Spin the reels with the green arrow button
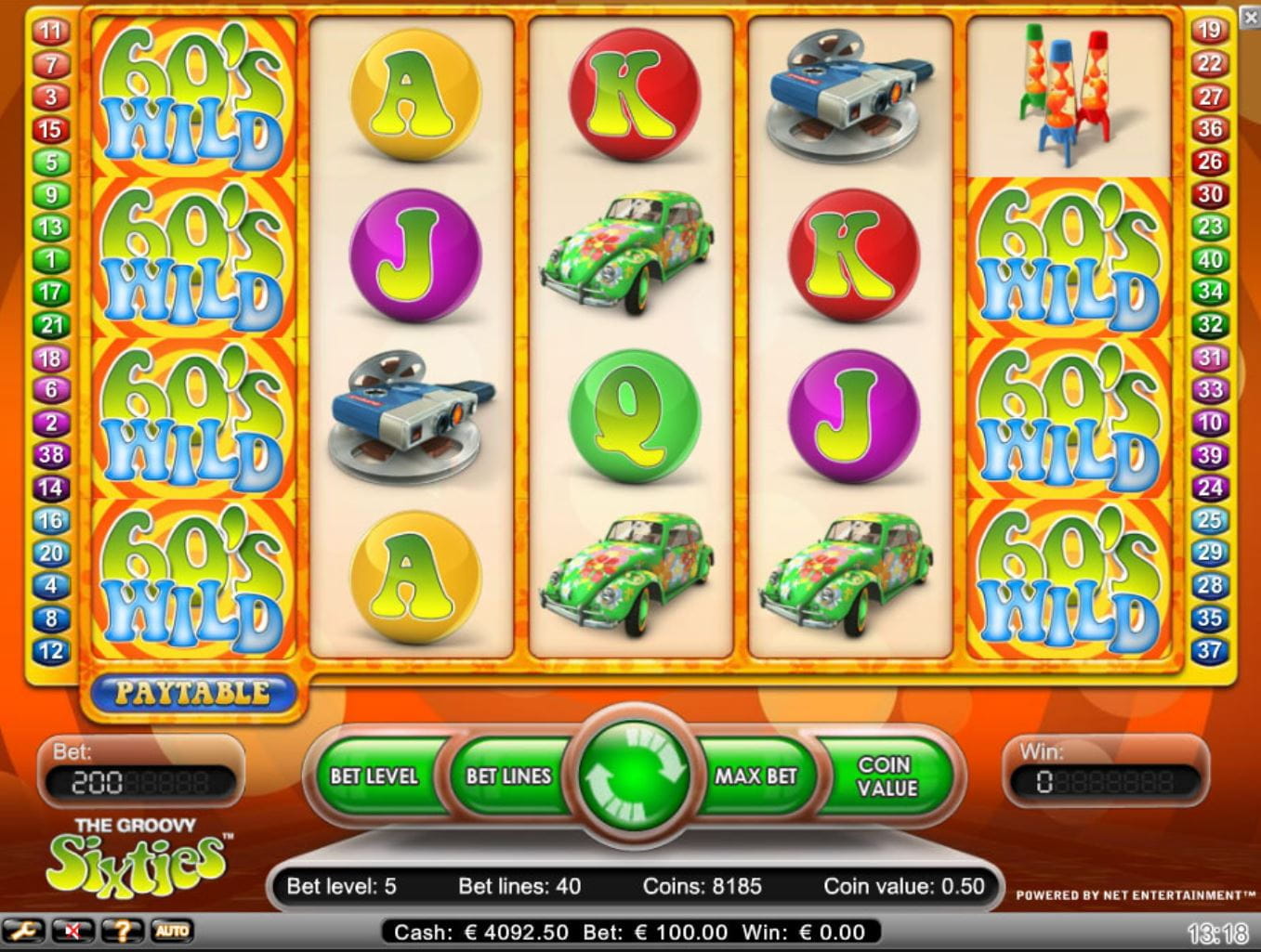The image size is (1261, 952). tap(634, 776)
